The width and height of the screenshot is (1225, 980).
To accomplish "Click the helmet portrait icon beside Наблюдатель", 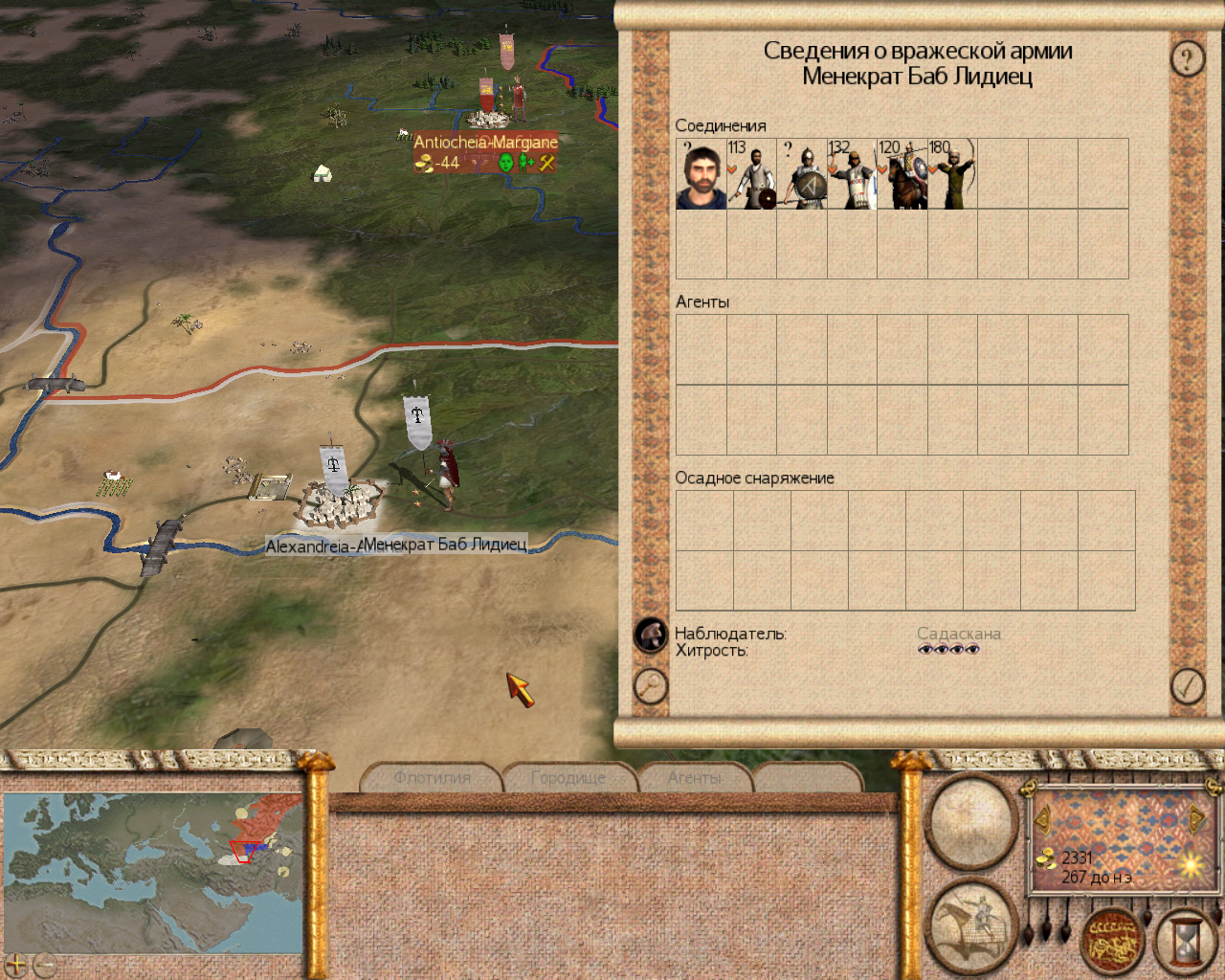I will click(x=651, y=635).
